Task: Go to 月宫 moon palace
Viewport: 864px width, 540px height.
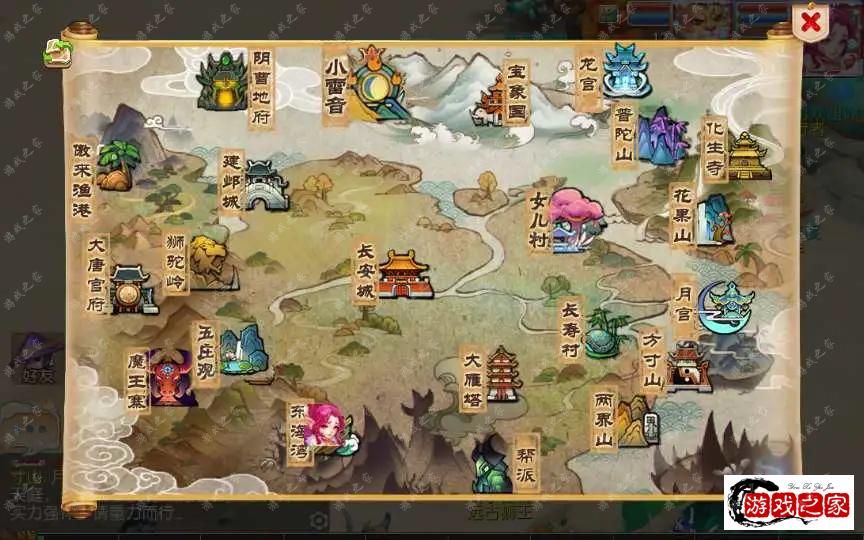Action: coord(727,306)
